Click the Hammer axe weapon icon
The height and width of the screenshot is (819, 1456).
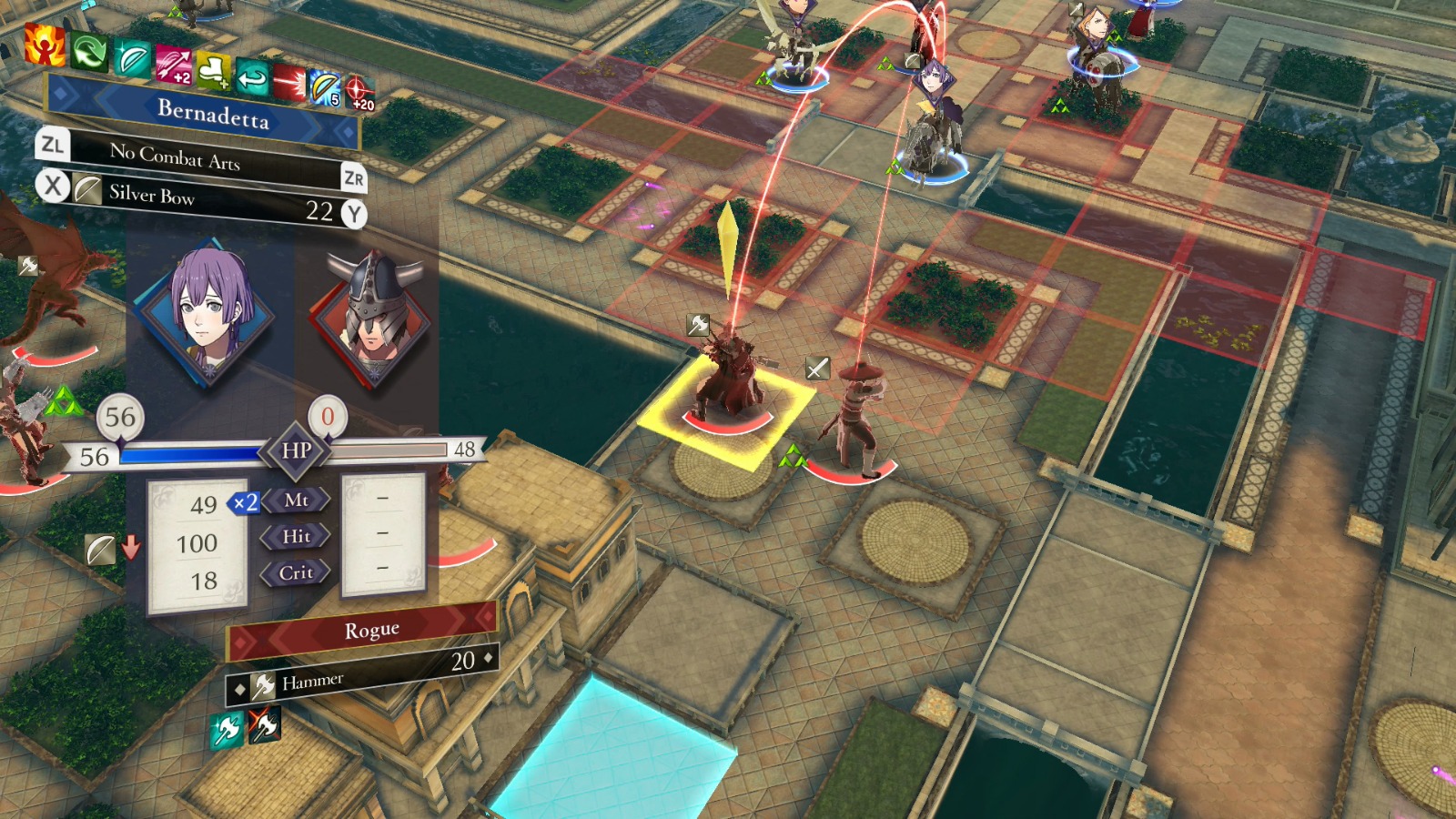point(262,687)
